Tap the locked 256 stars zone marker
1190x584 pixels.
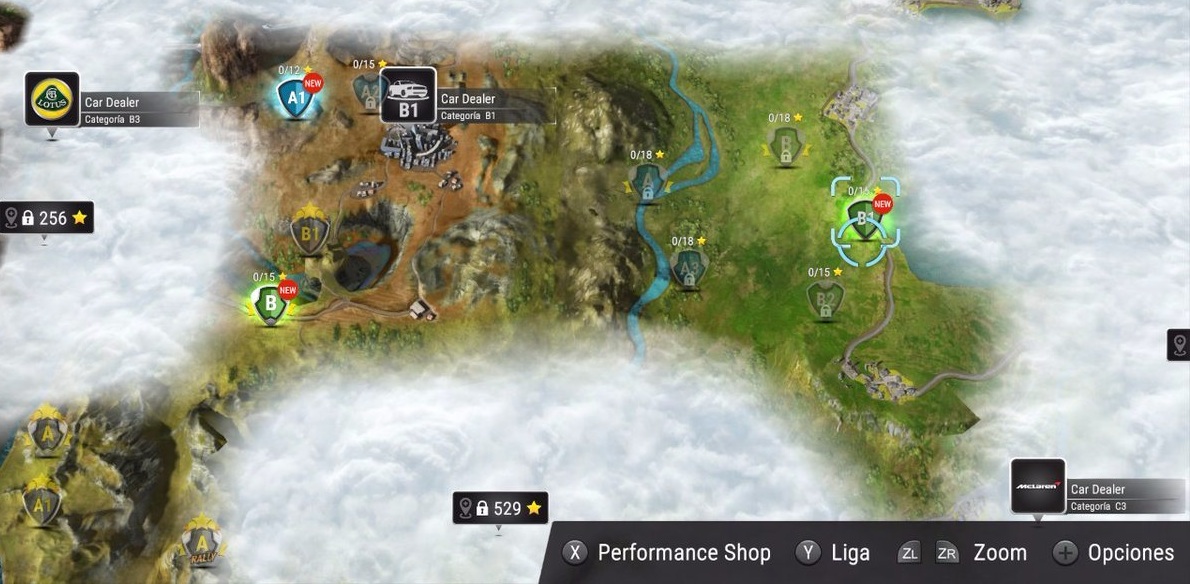(x=48, y=217)
